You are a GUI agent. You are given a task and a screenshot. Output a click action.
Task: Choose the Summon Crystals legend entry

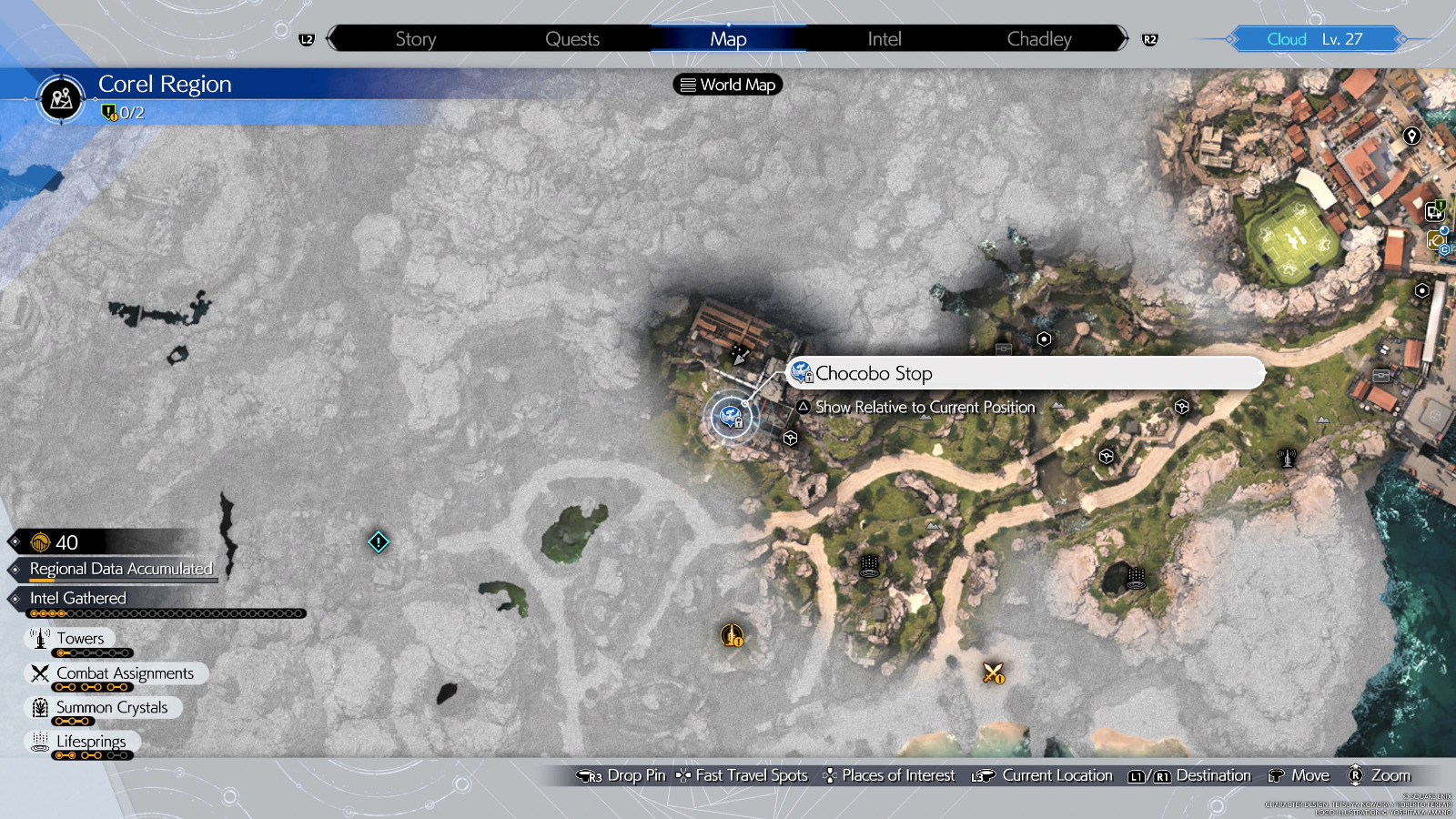(111, 707)
